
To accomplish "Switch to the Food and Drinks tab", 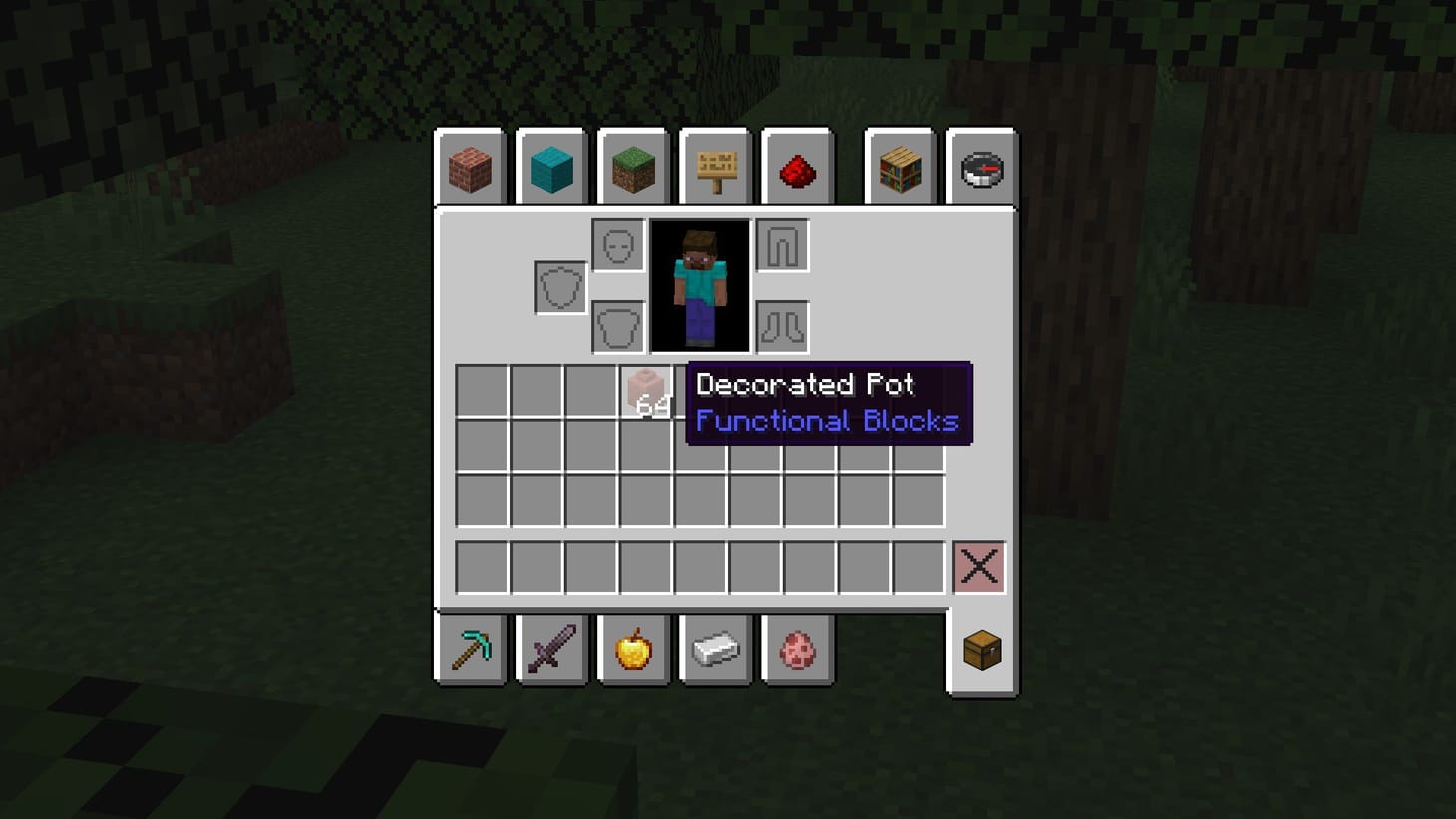I will (635, 648).
